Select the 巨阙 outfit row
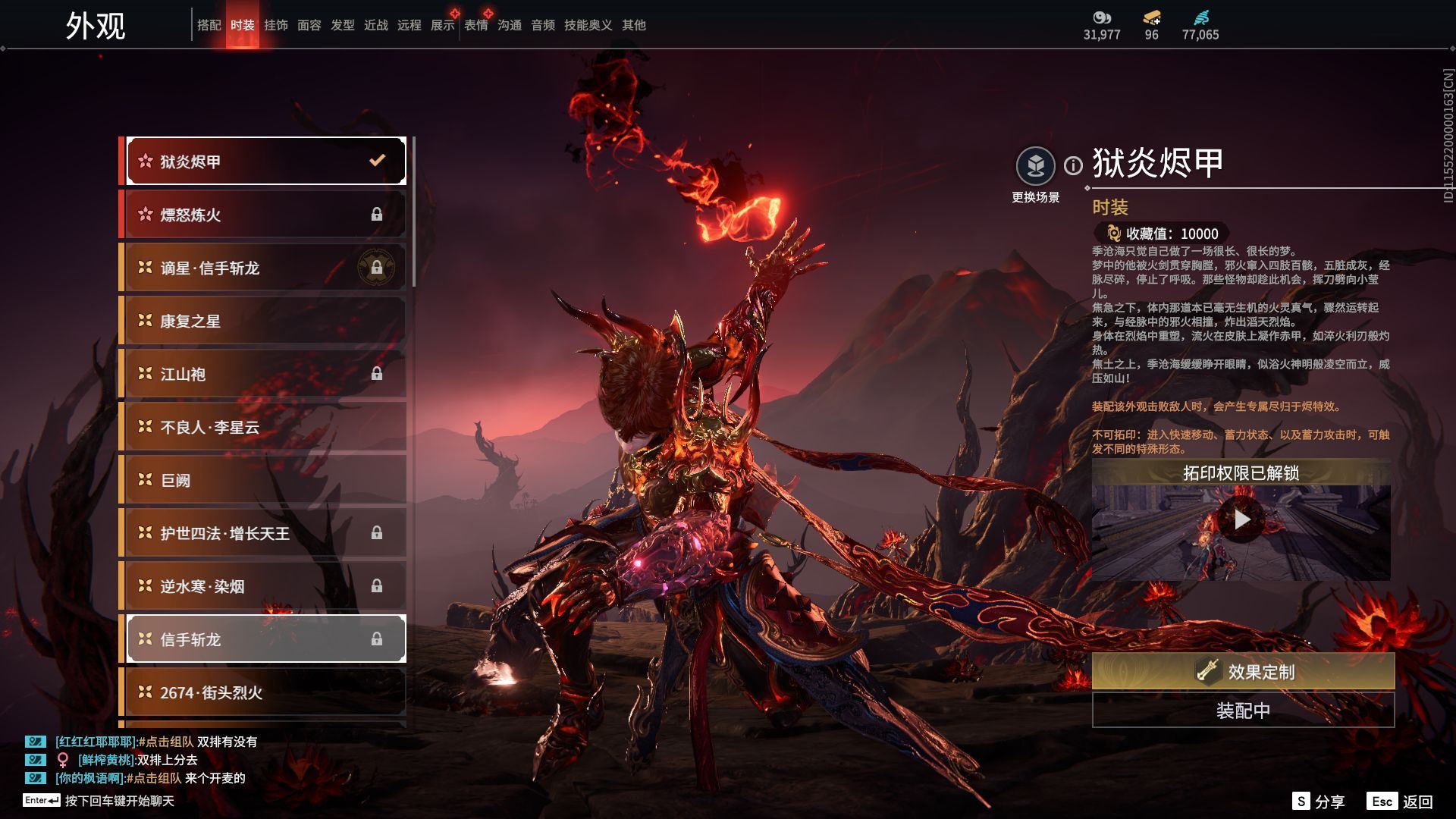Image resolution: width=1456 pixels, height=819 pixels. click(265, 480)
